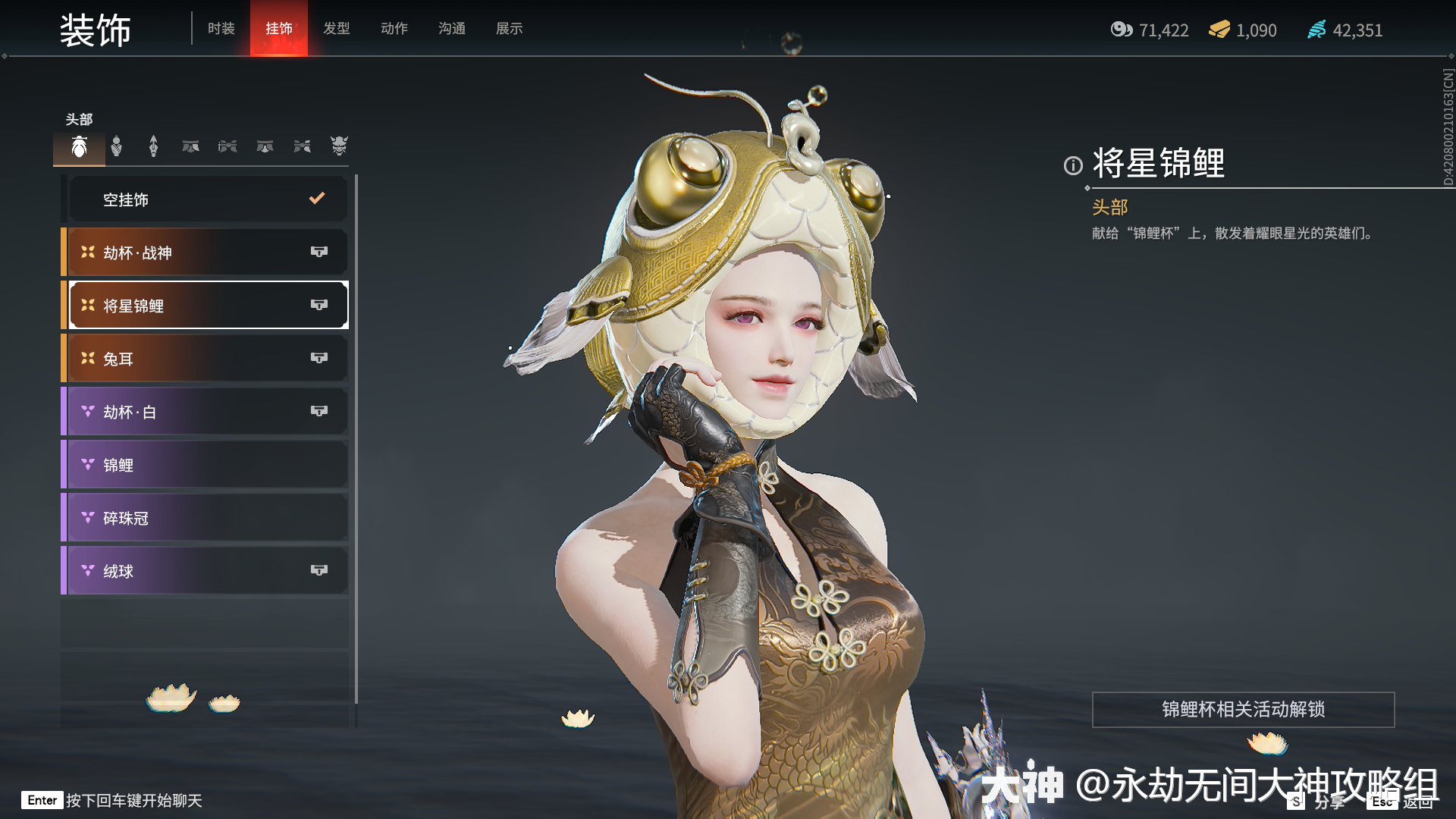
Task: Select the 劫杯·战神 accessory
Action: [x=206, y=253]
